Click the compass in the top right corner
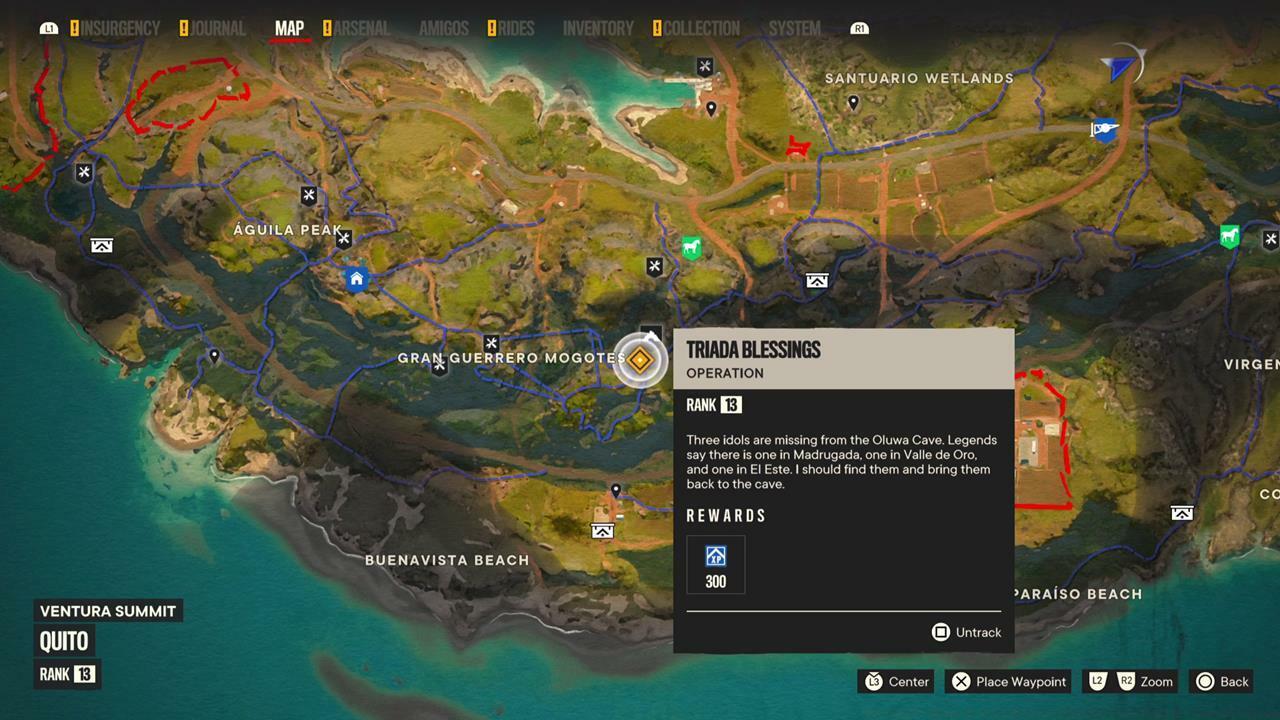The image size is (1280, 720). (x=1122, y=64)
